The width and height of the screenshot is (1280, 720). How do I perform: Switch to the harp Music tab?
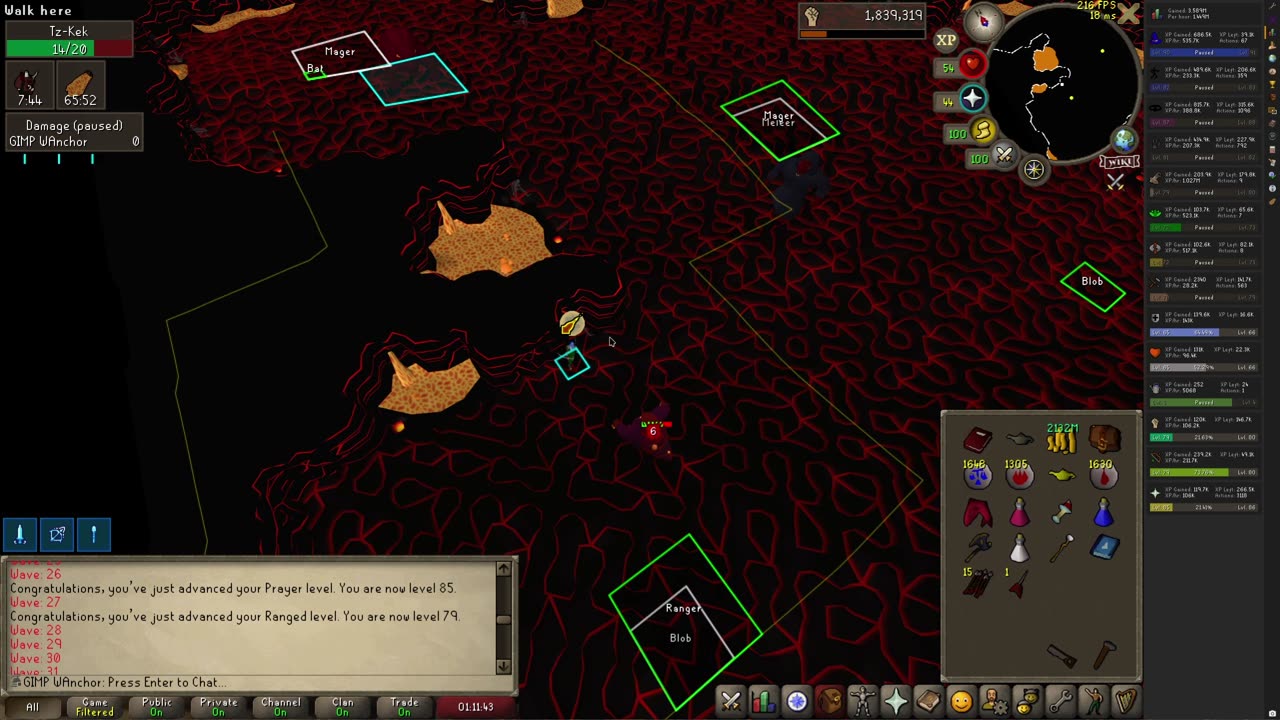1126,701
